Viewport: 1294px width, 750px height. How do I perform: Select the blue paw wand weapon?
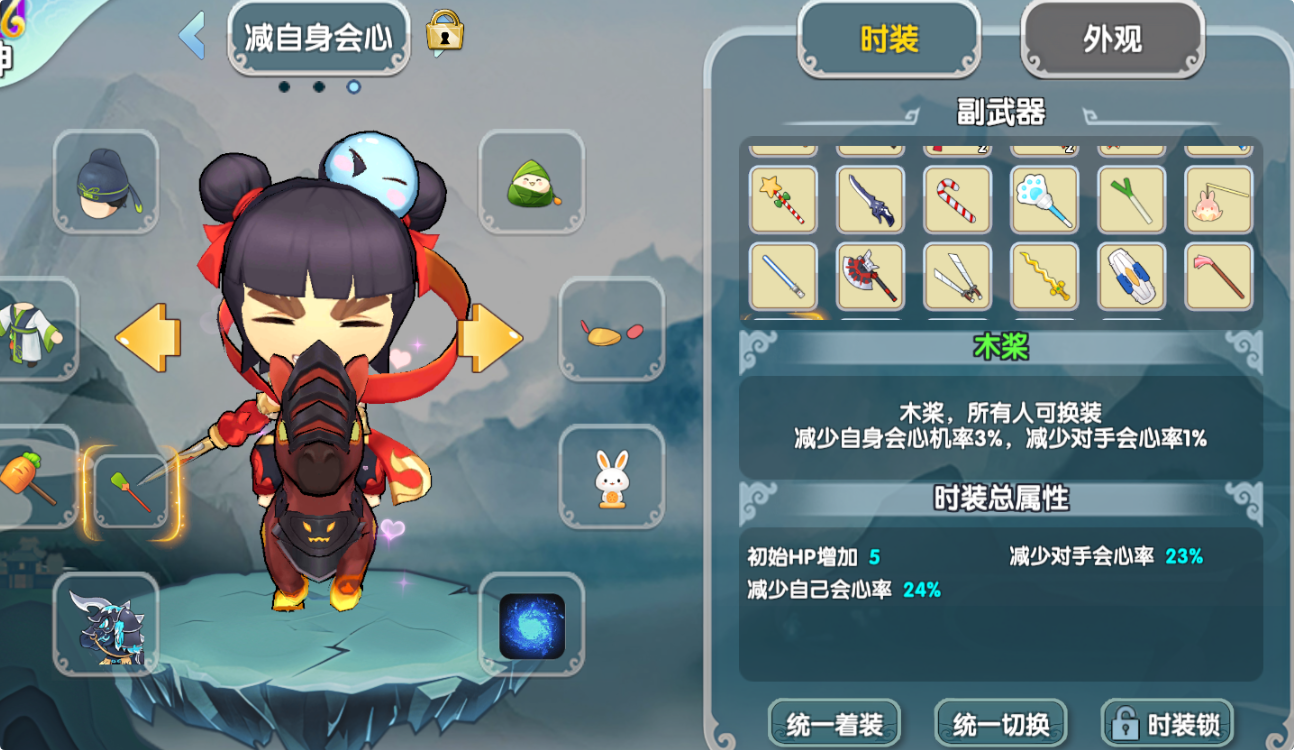(1044, 200)
